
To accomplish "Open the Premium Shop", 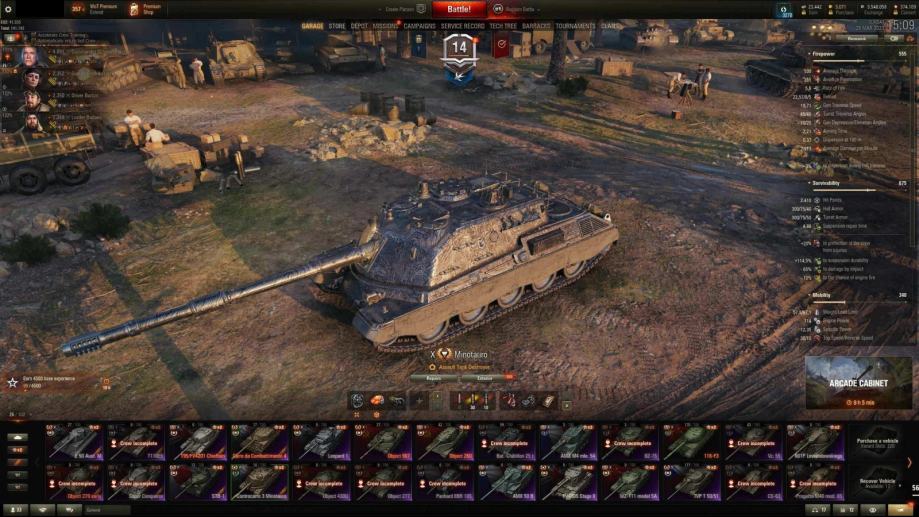I will pyautogui.click(x=146, y=9).
